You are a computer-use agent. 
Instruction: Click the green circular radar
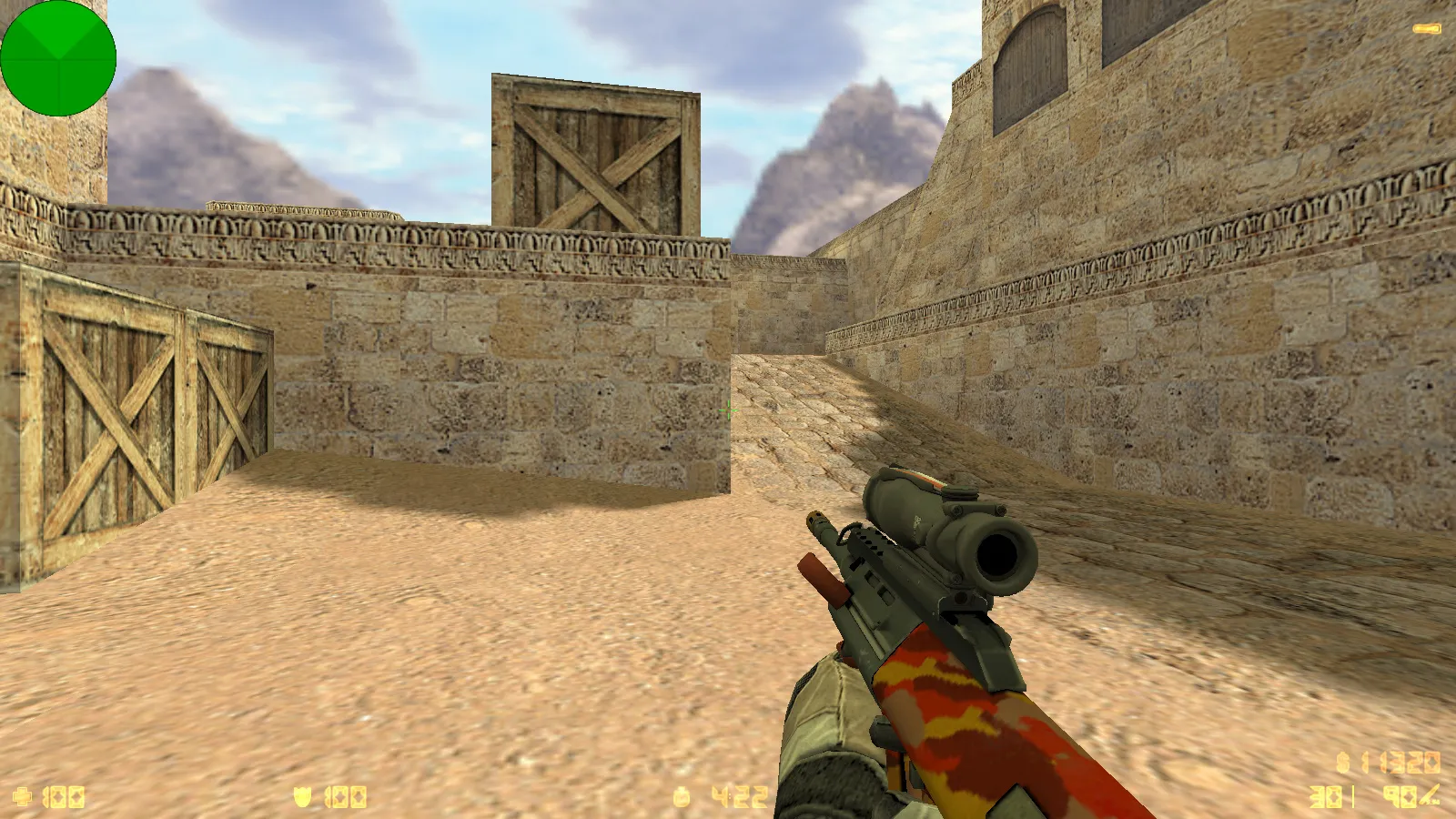pos(58,58)
